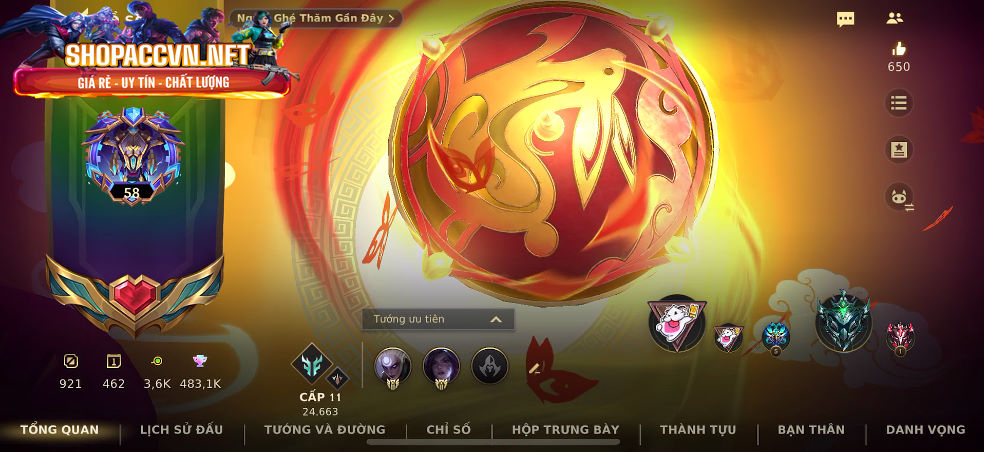
Task: Give a like with the thumbs-up icon
Action: 898,49
